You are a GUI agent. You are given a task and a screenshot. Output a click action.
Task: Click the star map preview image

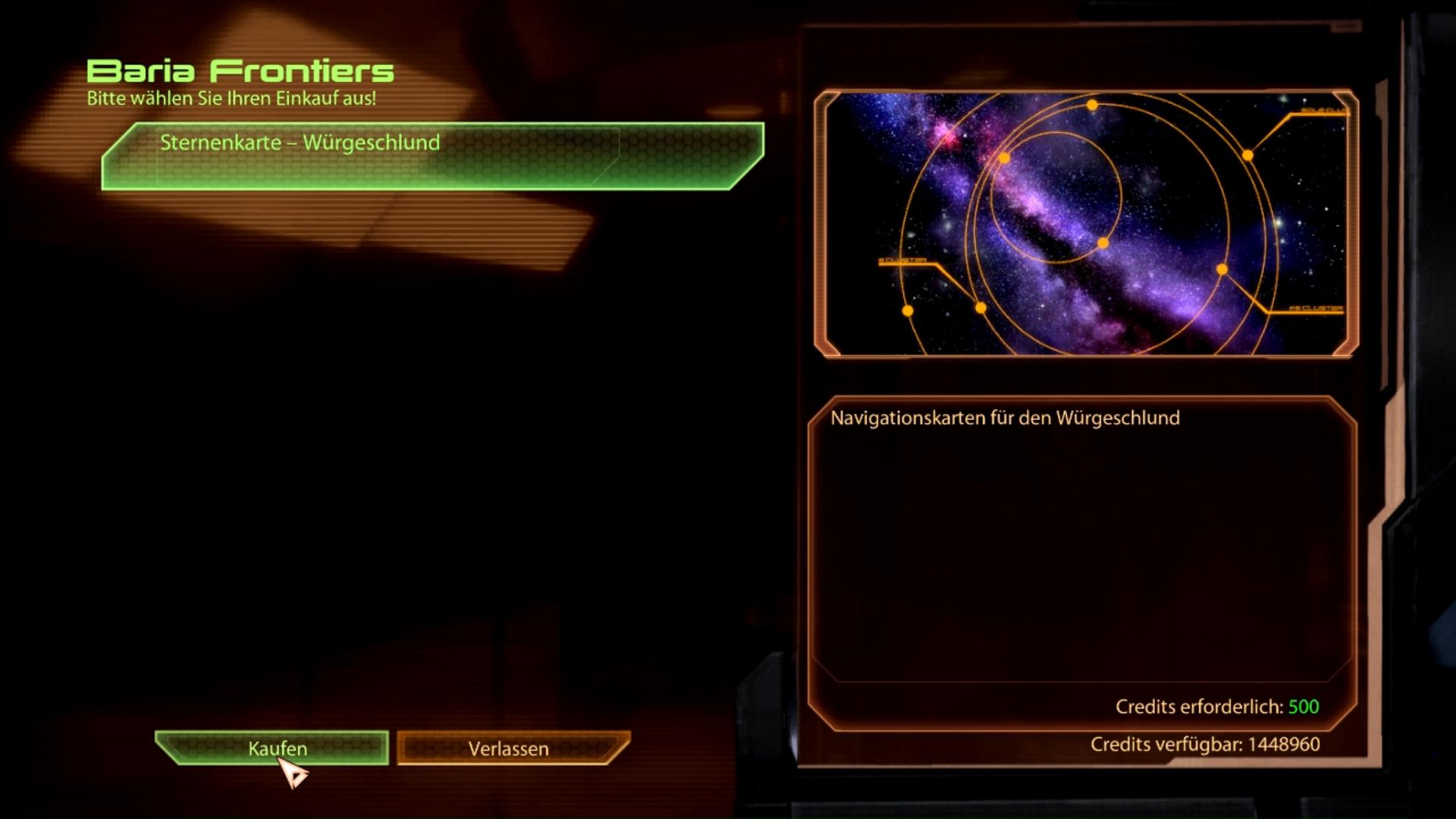1085,223
